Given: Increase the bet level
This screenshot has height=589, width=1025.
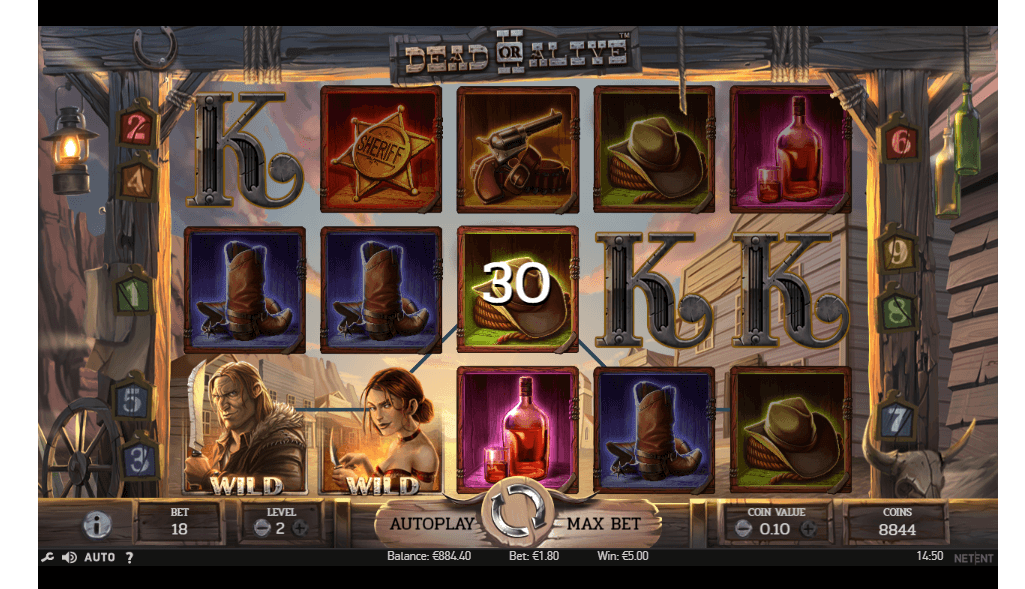Looking at the screenshot, I should [x=300, y=528].
